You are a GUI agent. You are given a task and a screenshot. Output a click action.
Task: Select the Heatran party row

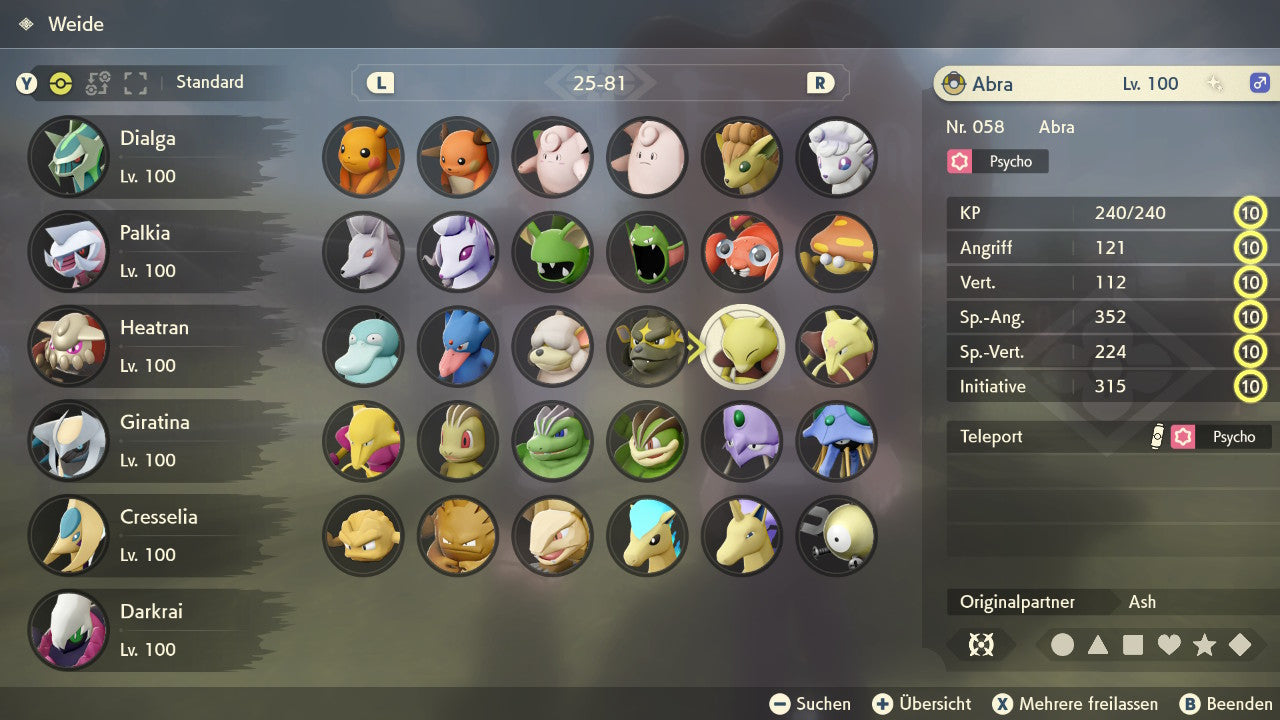(150, 346)
